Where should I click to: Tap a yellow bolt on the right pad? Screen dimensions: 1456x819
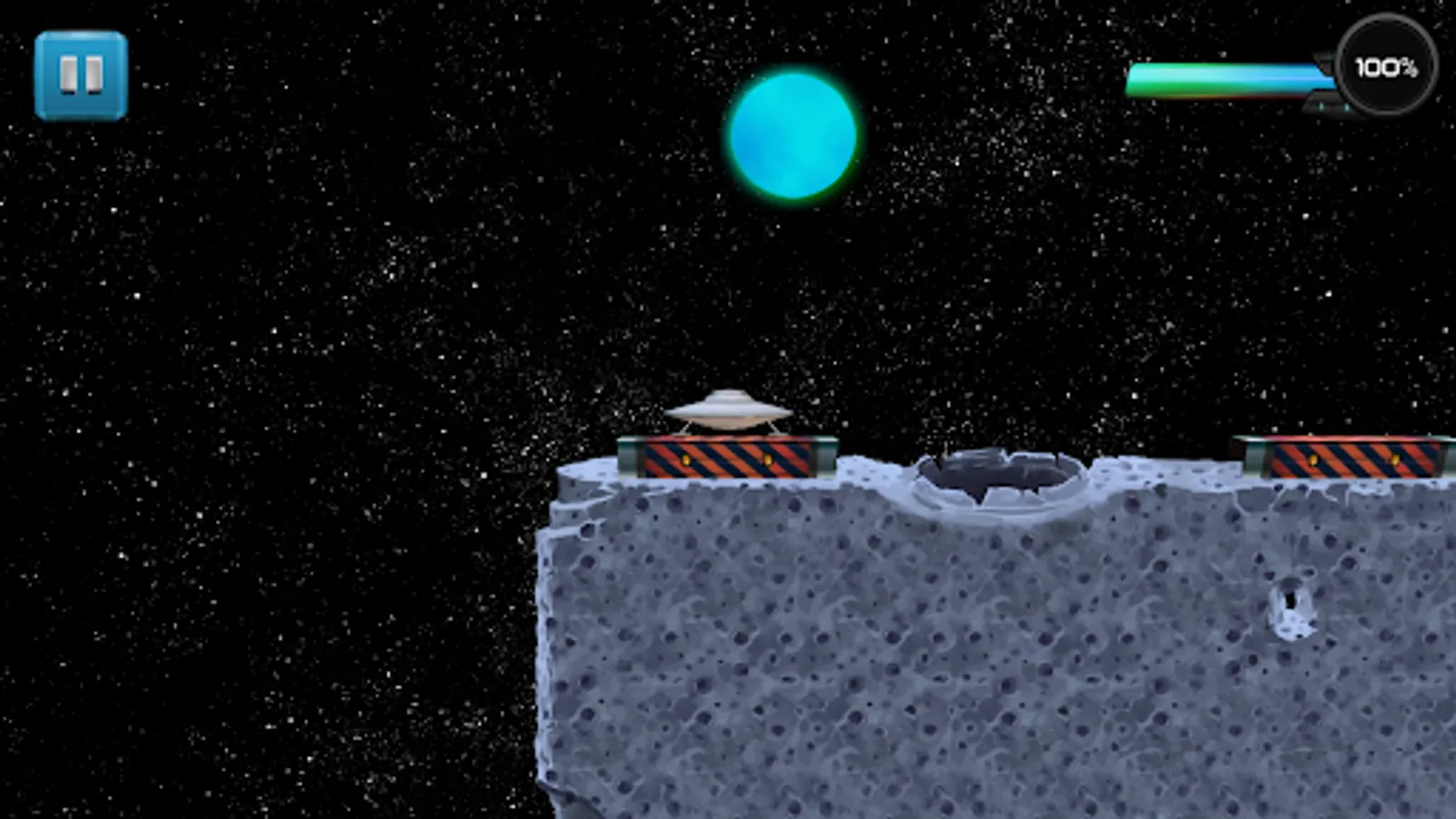[1313, 459]
